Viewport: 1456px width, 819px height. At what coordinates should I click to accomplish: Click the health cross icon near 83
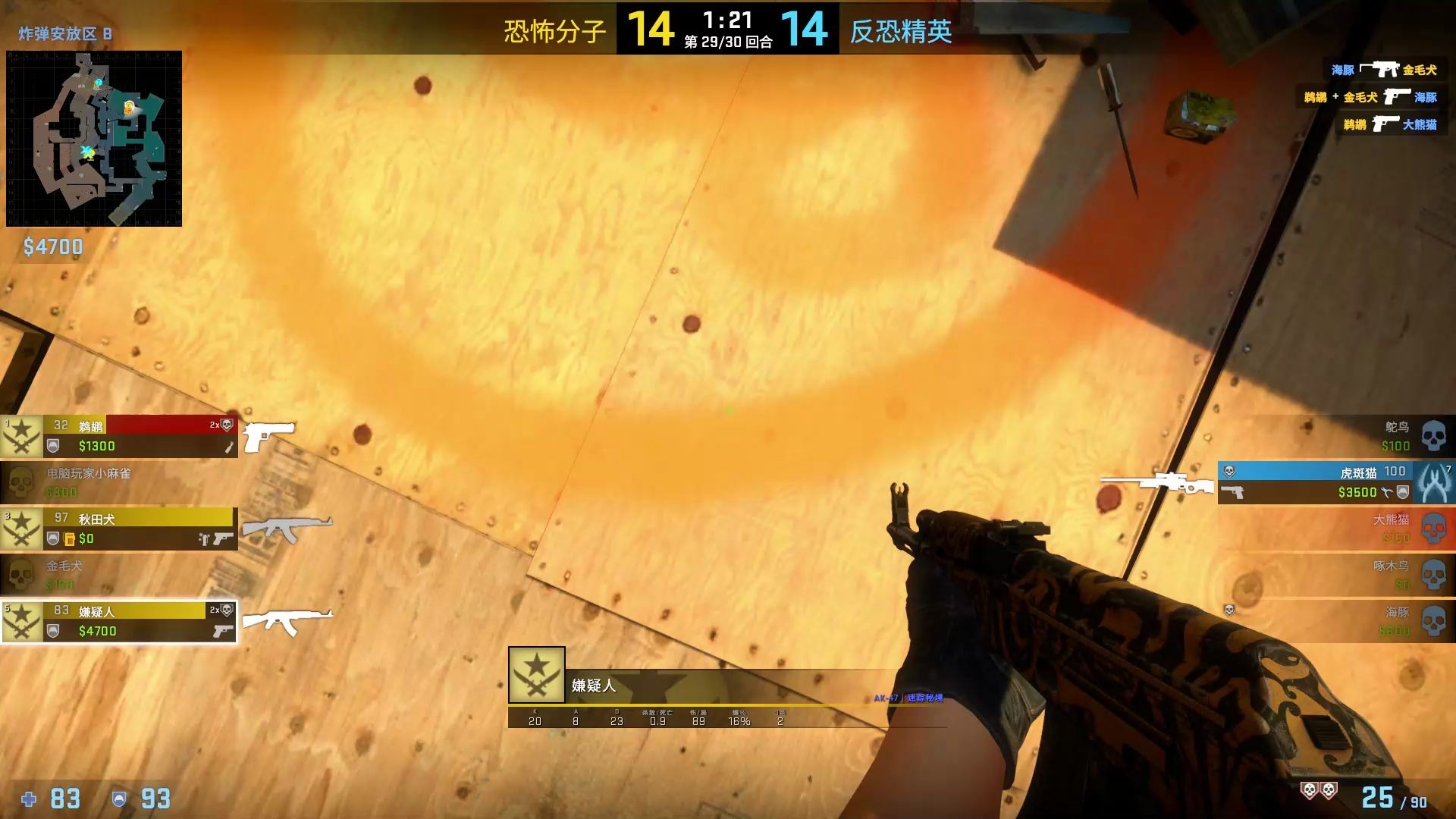click(x=29, y=799)
